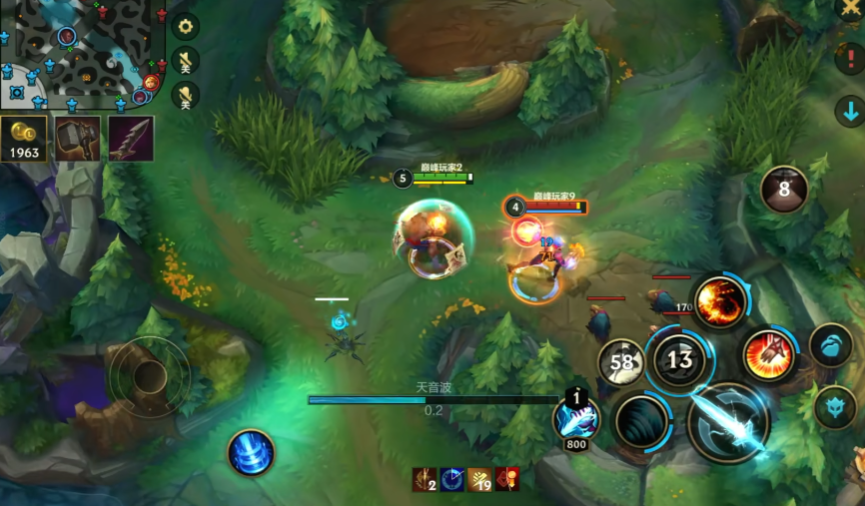Buy the suggested serrated dagger item

point(131,139)
